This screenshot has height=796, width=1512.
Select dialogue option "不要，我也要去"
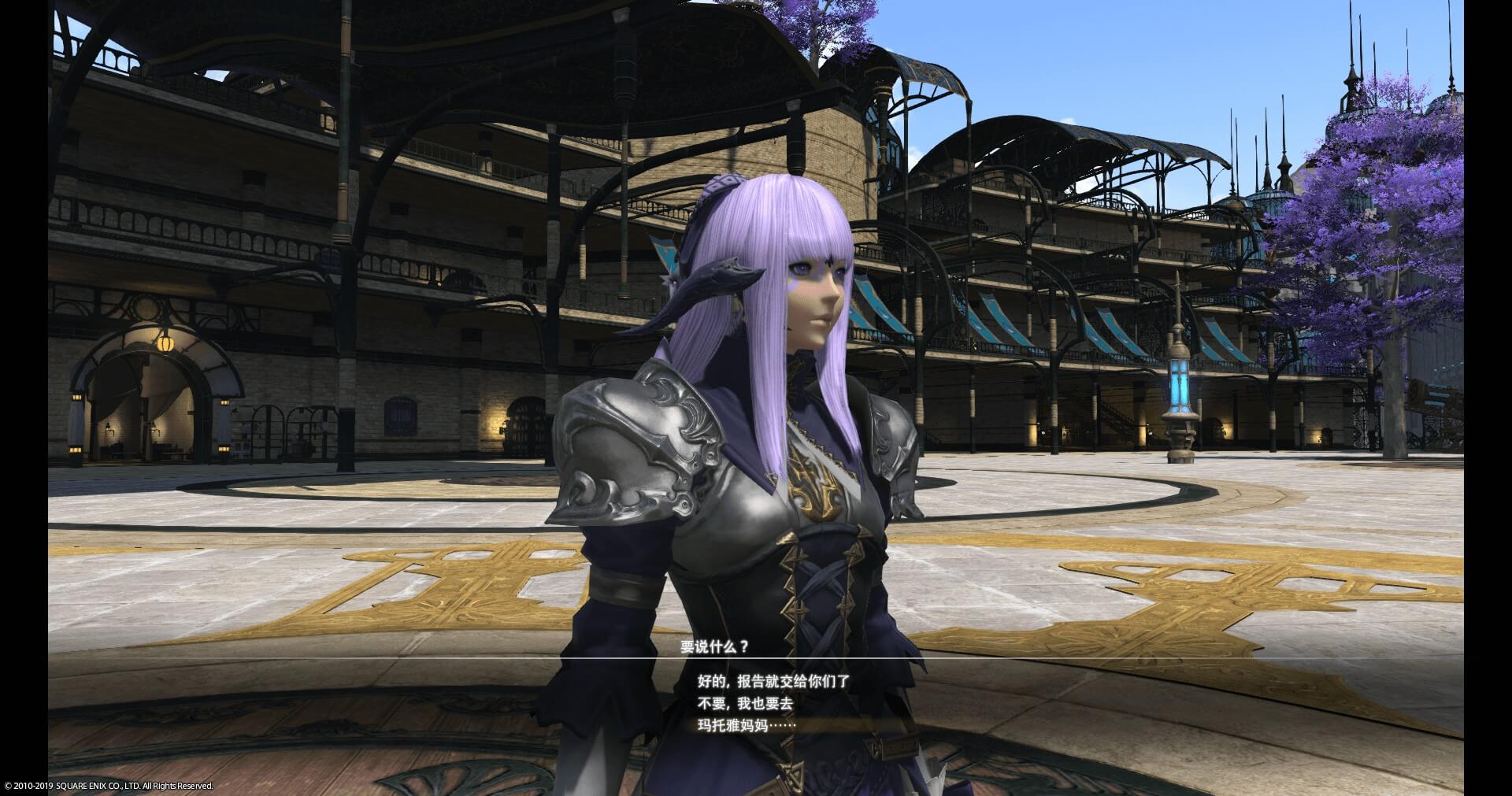coord(744,704)
